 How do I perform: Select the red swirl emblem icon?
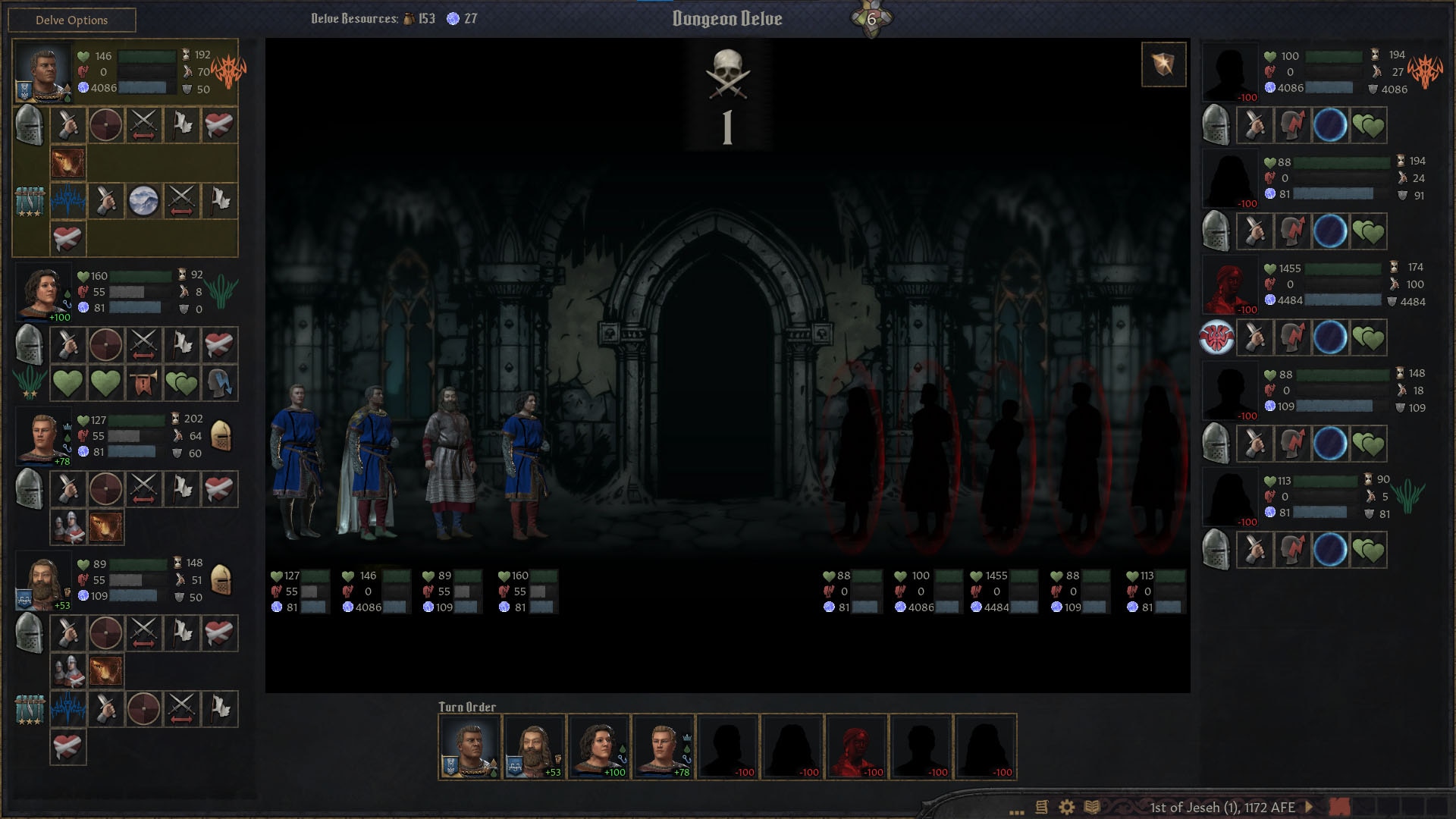point(1216,337)
